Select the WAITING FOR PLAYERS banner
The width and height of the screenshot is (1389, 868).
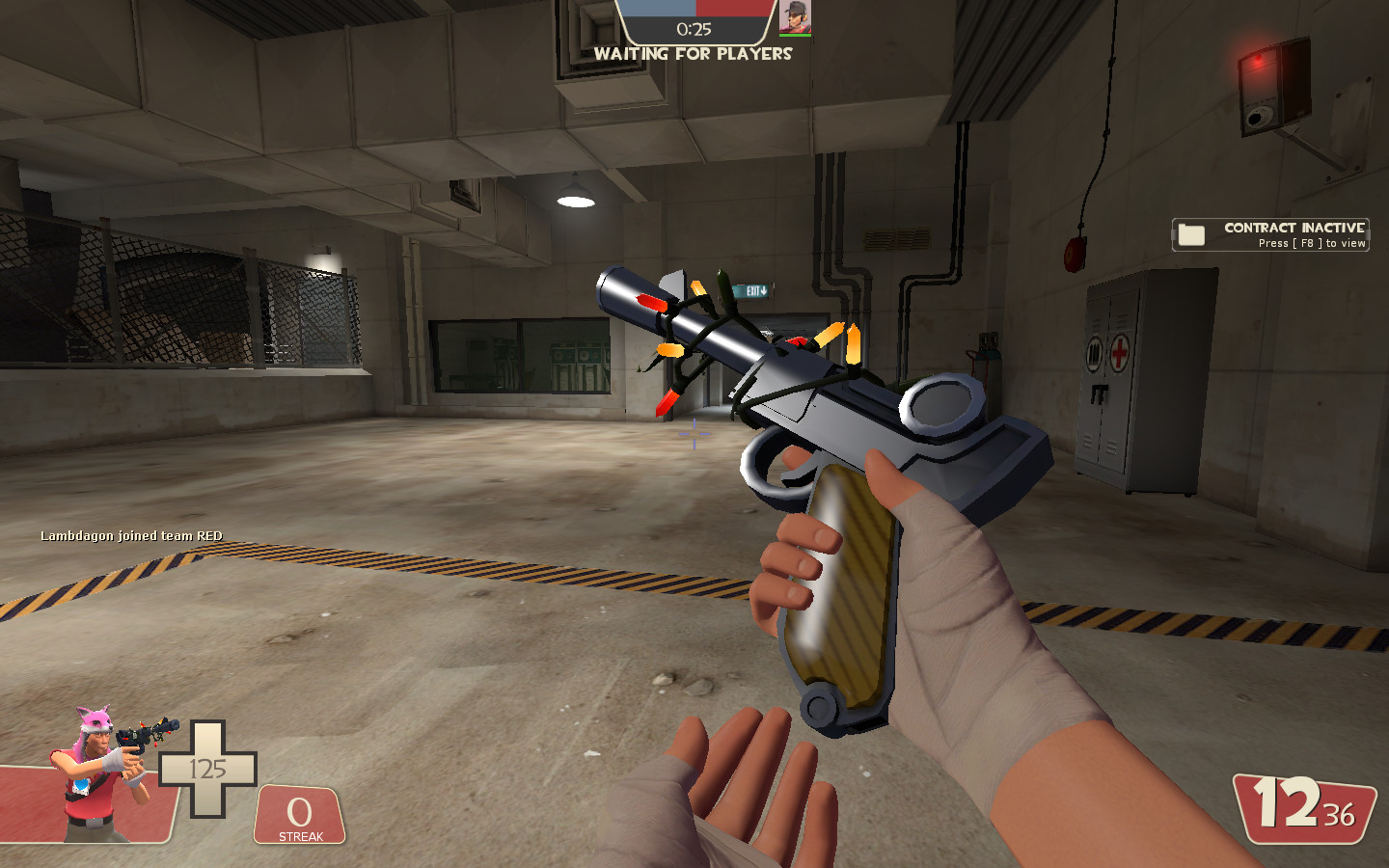point(693,54)
